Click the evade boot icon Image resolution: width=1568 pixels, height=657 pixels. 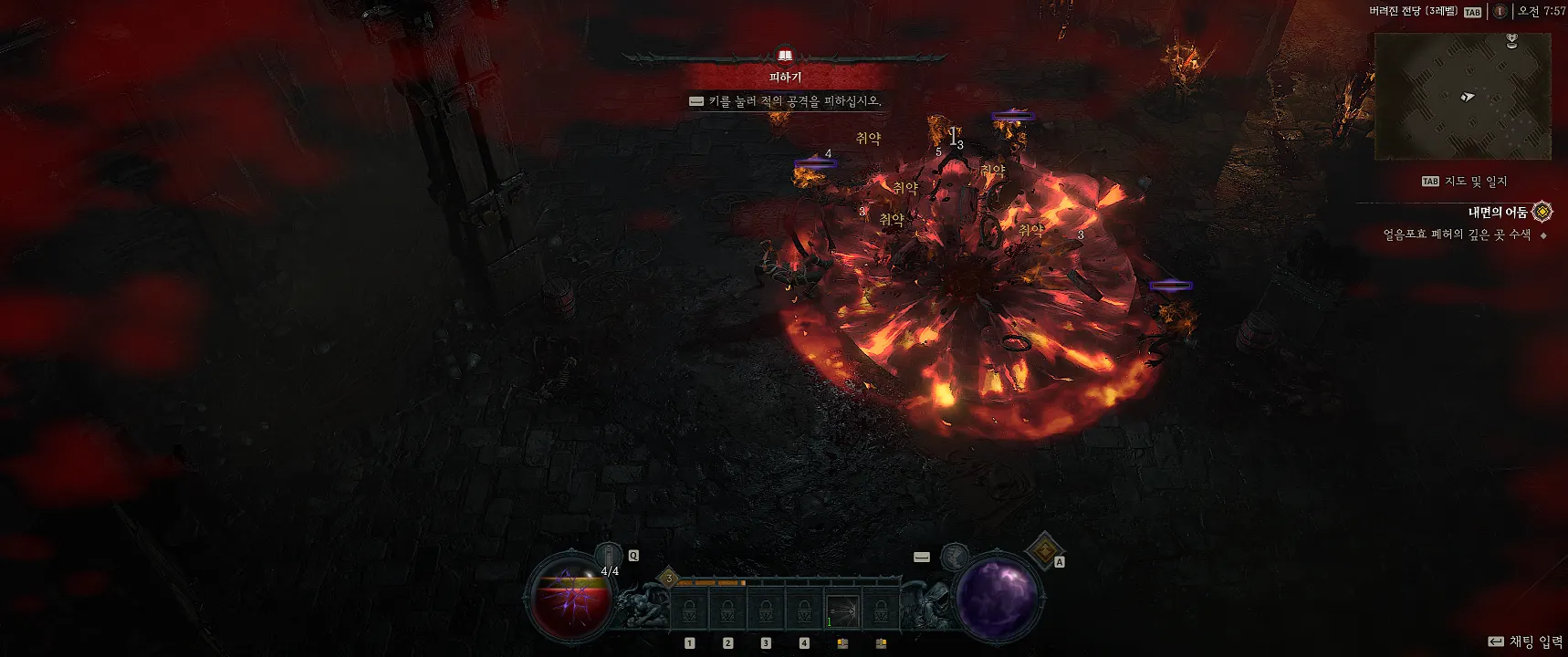pyautogui.click(x=954, y=556)
